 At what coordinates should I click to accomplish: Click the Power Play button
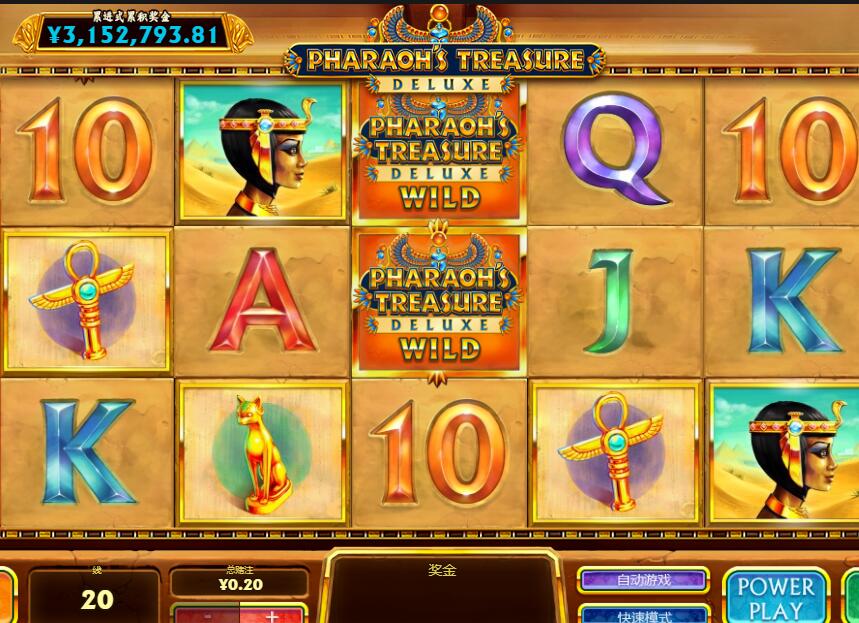pyautogui.click(x=776, y=598)
